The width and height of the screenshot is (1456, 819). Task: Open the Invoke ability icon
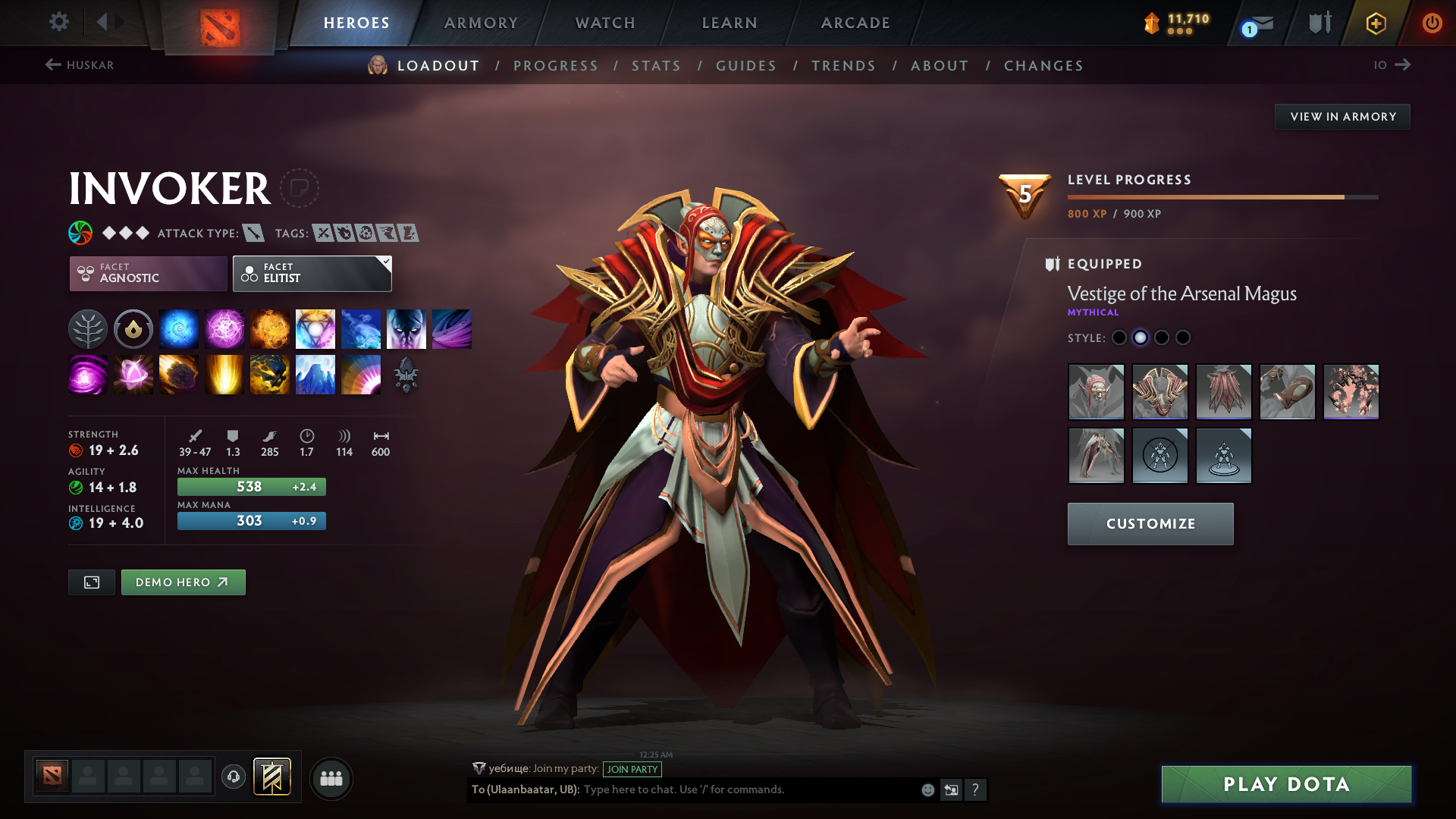pos(315,328)
